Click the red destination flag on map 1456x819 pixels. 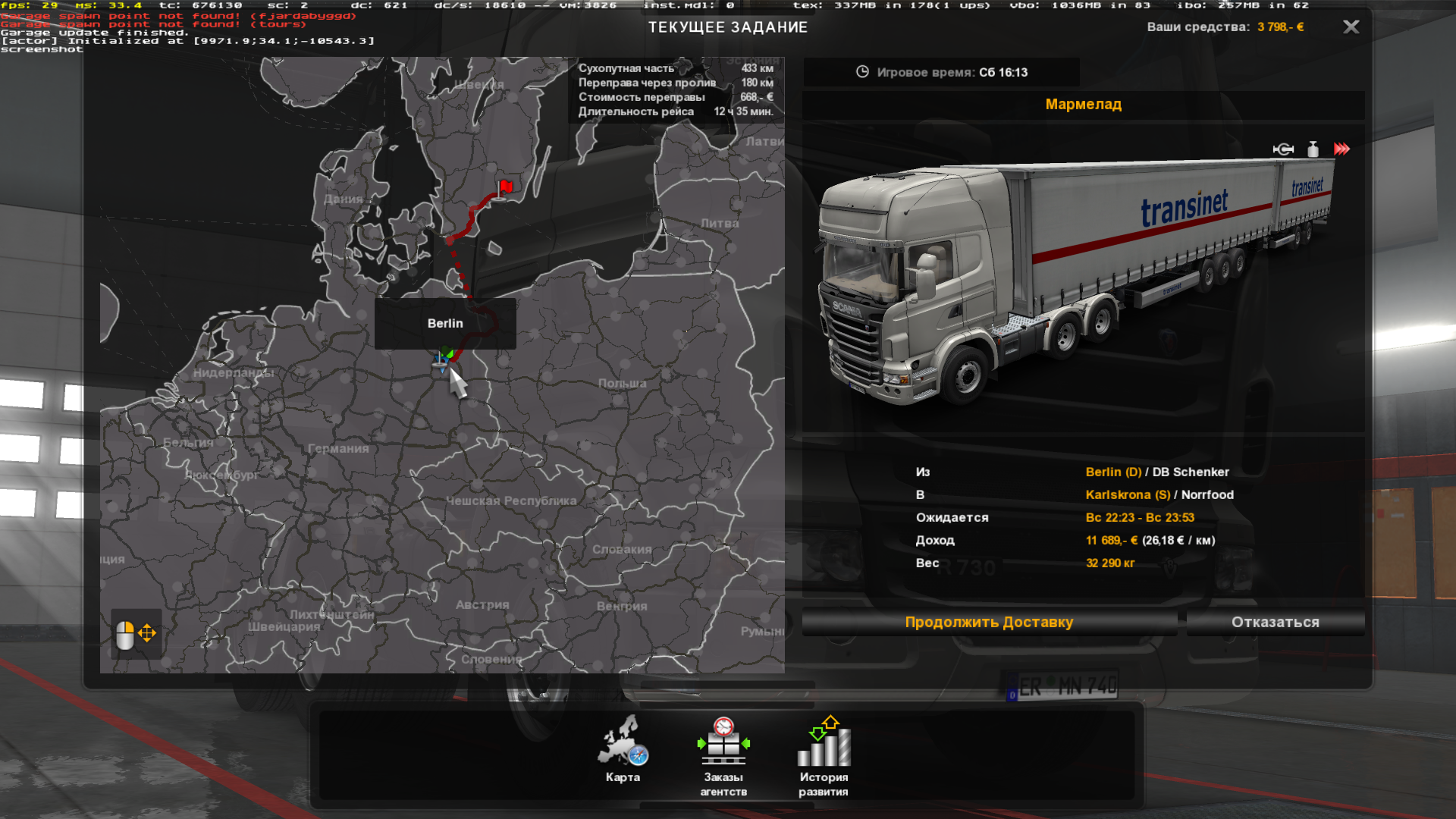click(x=505, y=187)
